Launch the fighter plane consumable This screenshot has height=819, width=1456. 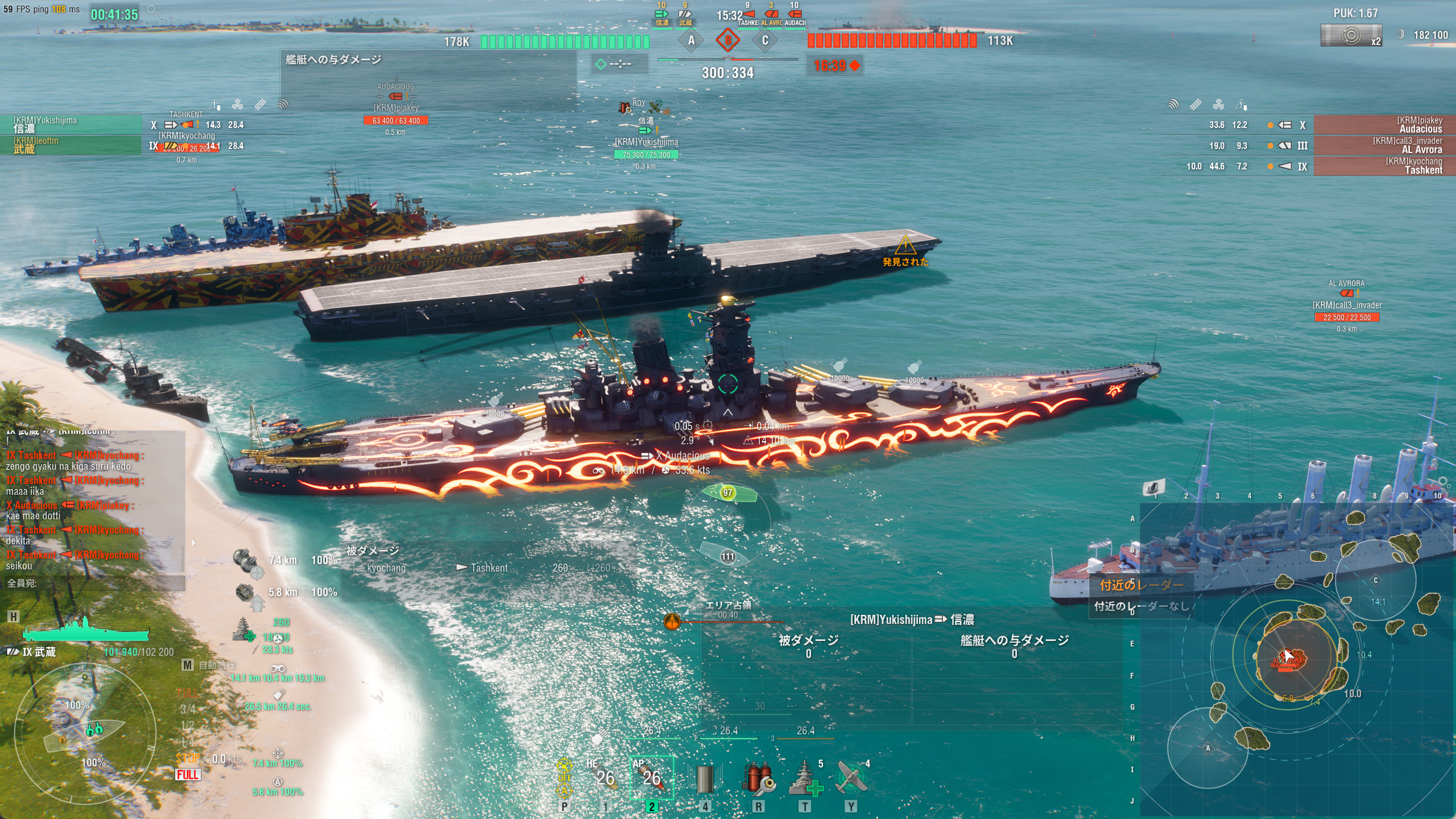pyautogui.click(x=851, y=778)
